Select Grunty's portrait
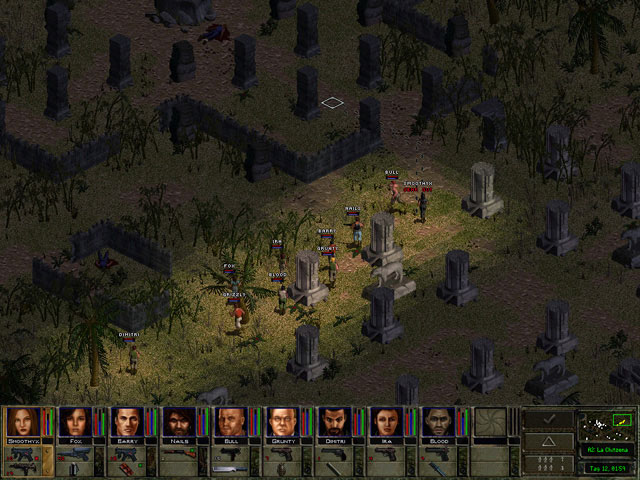The image size is (640, 480). [x=281, y=421]
